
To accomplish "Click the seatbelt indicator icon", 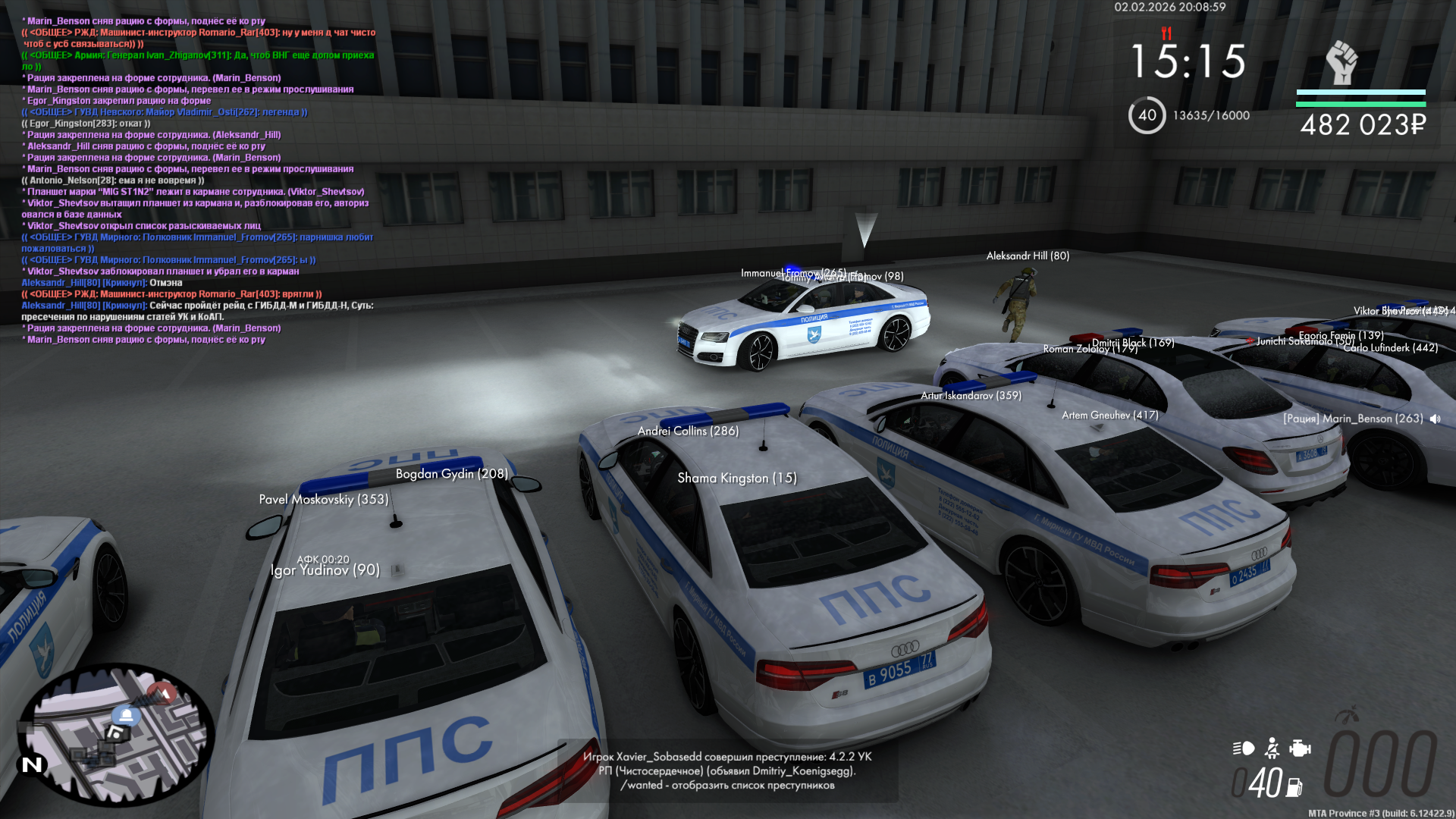I will click(1272, 748).
